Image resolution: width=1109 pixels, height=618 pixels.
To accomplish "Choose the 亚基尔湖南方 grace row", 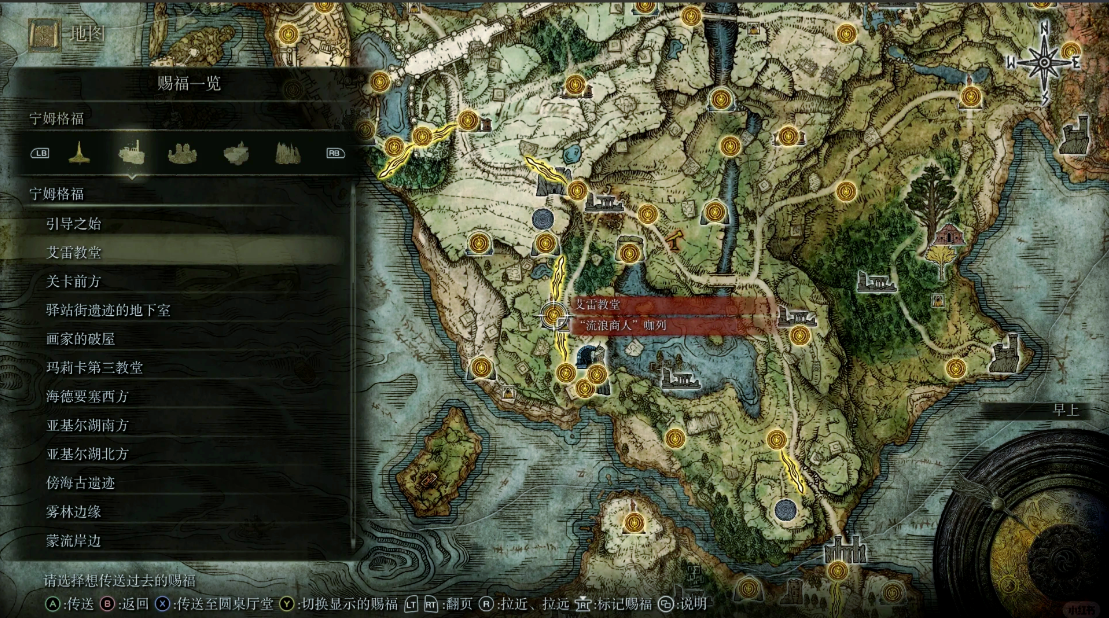I will click(180, 425).
